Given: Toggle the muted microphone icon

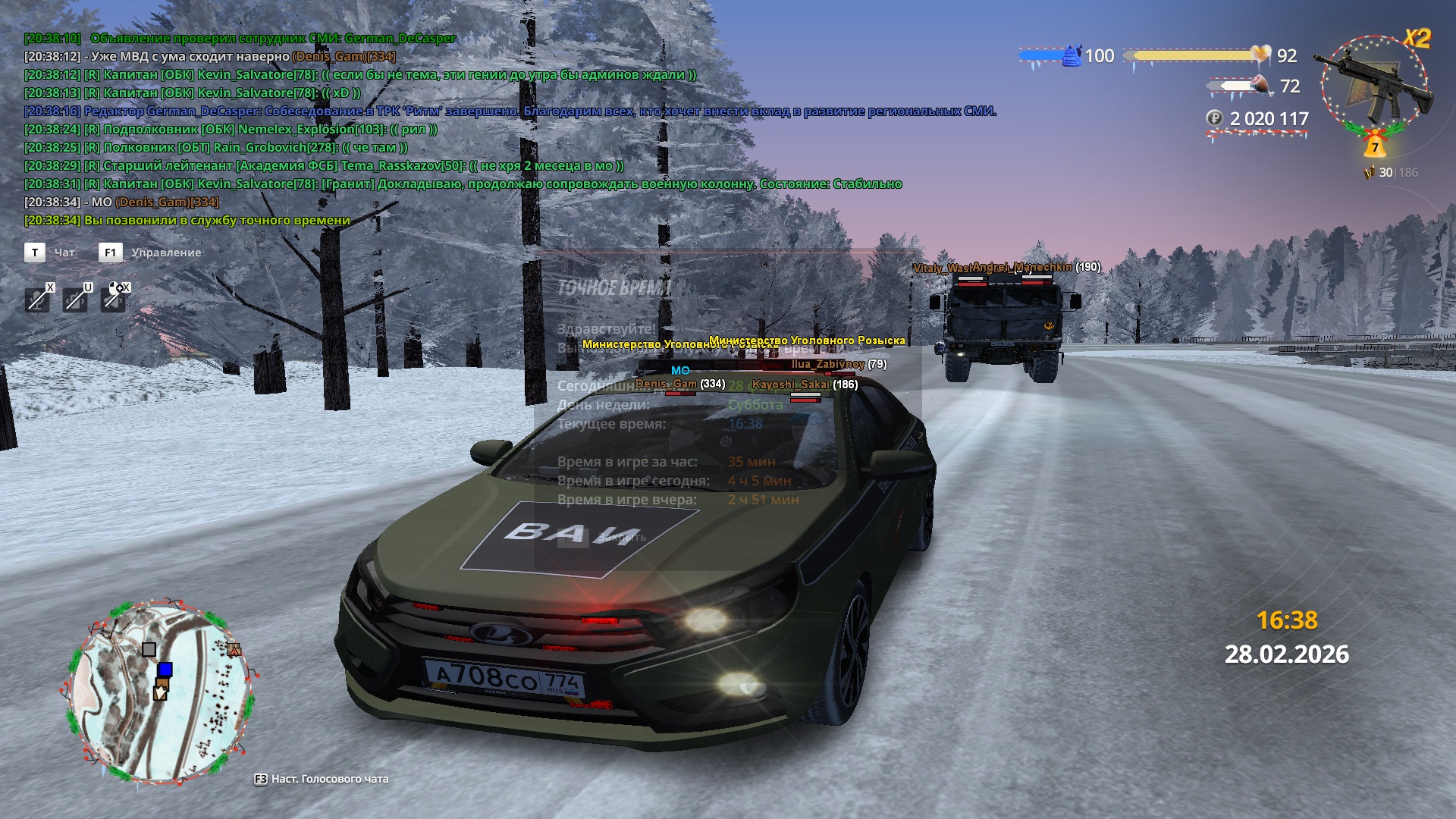Looking at the screenshot, I should point(36,300).
